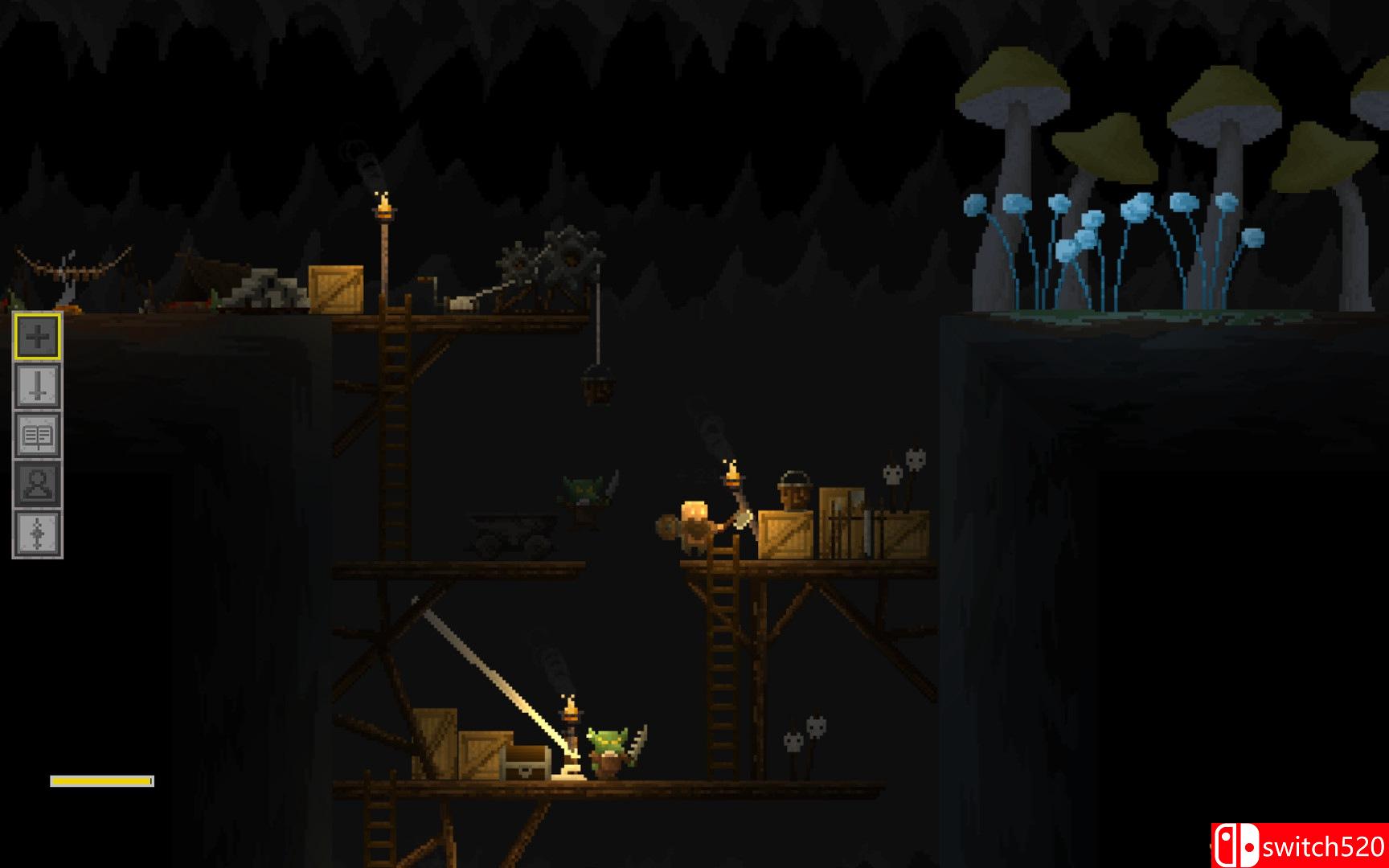Select the vertical diamond ornament button

pyautogui.click(x=37, y=534)
